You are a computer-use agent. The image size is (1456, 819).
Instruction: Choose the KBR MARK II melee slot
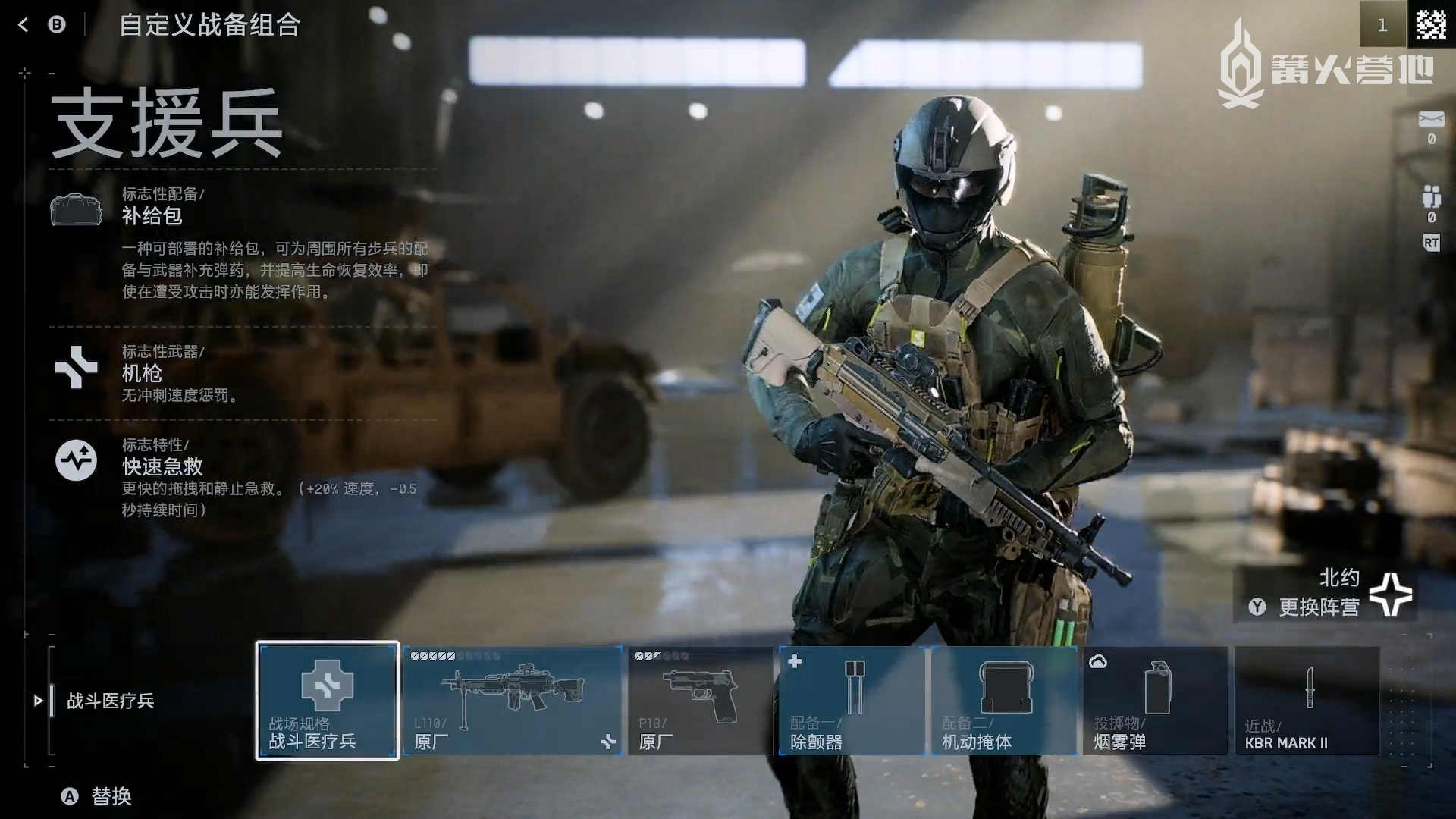(x=1307, y=700)
